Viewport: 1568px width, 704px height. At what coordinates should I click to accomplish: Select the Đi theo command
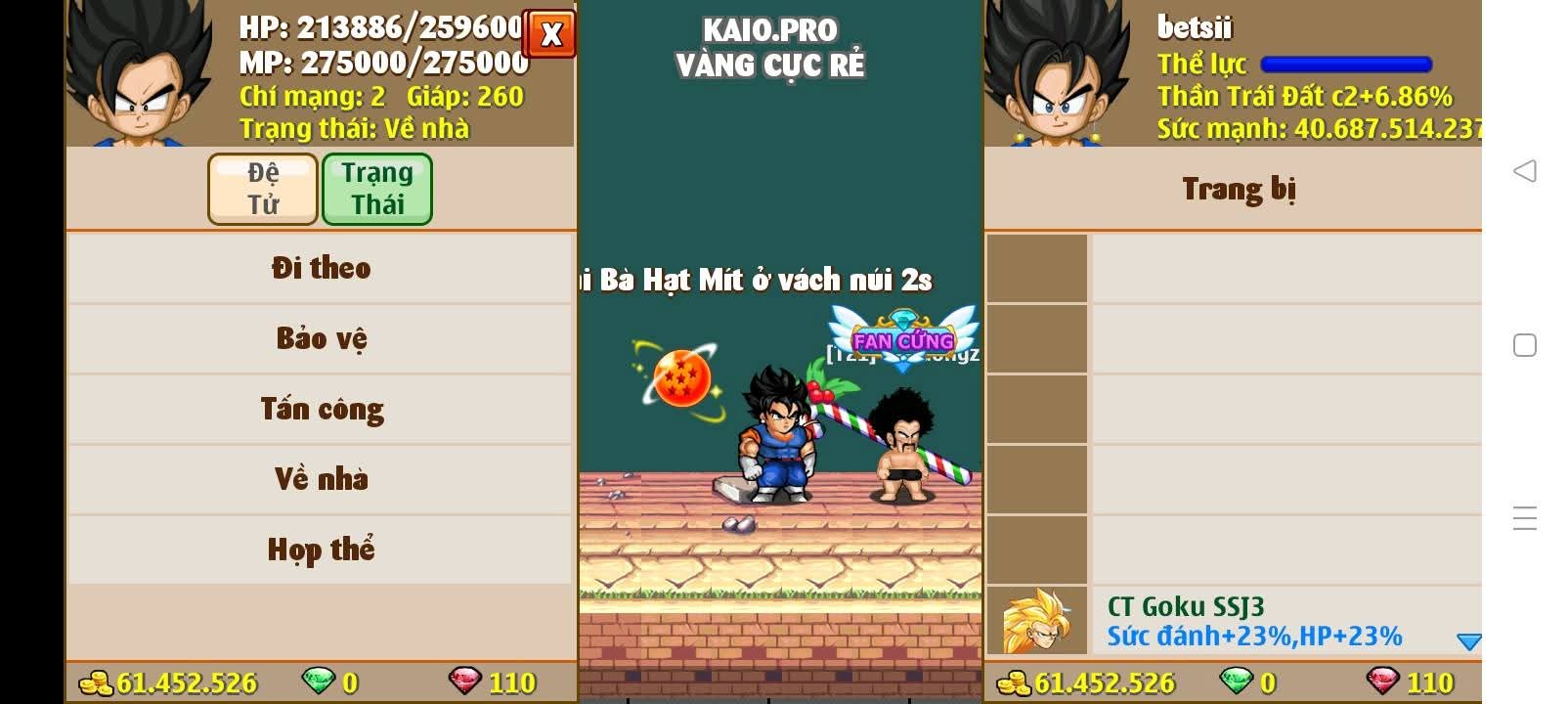point(321,268)
